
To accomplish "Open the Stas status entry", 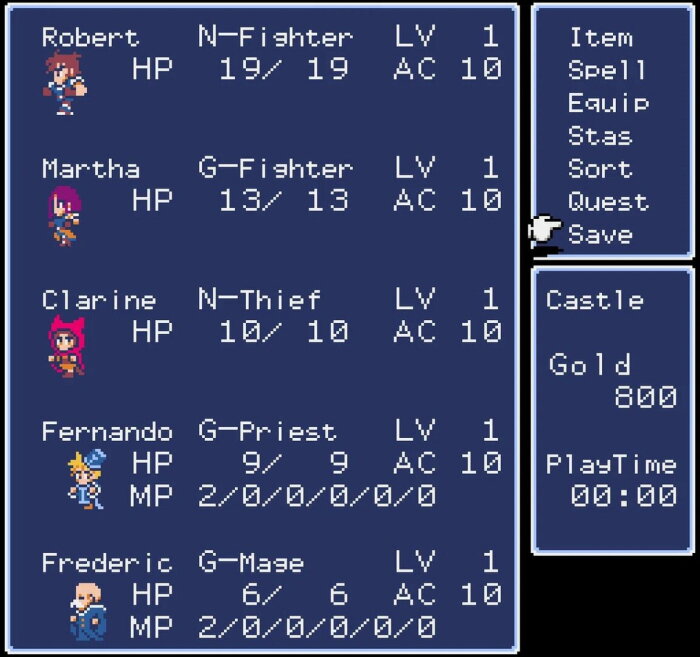I will 600,136.
